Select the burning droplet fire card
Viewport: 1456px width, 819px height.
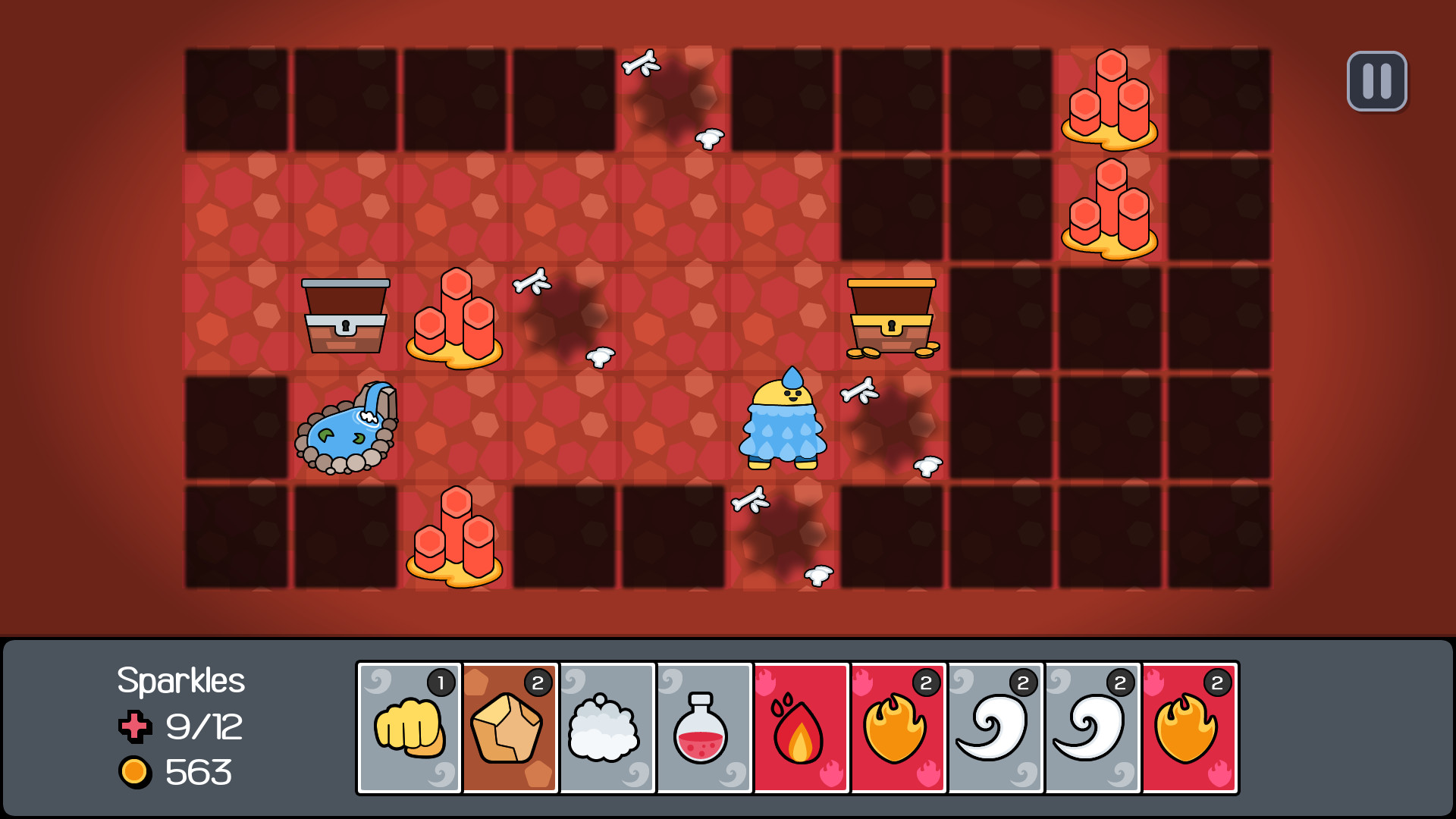[x=801, y=726]
